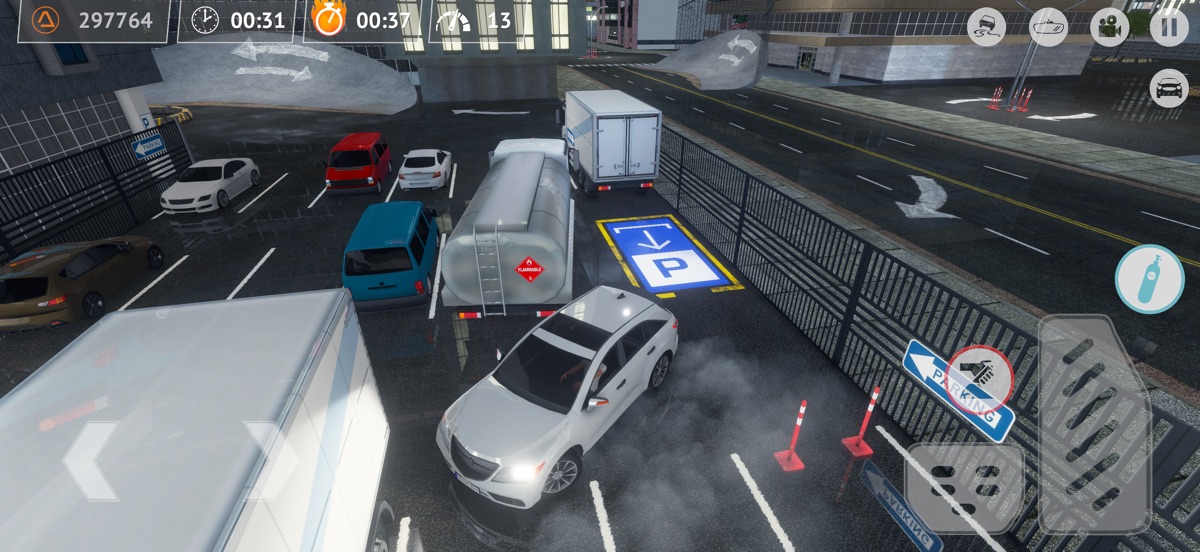Steer left with the left arrow
Screen dimensions: 1200x552
point(92,460)
